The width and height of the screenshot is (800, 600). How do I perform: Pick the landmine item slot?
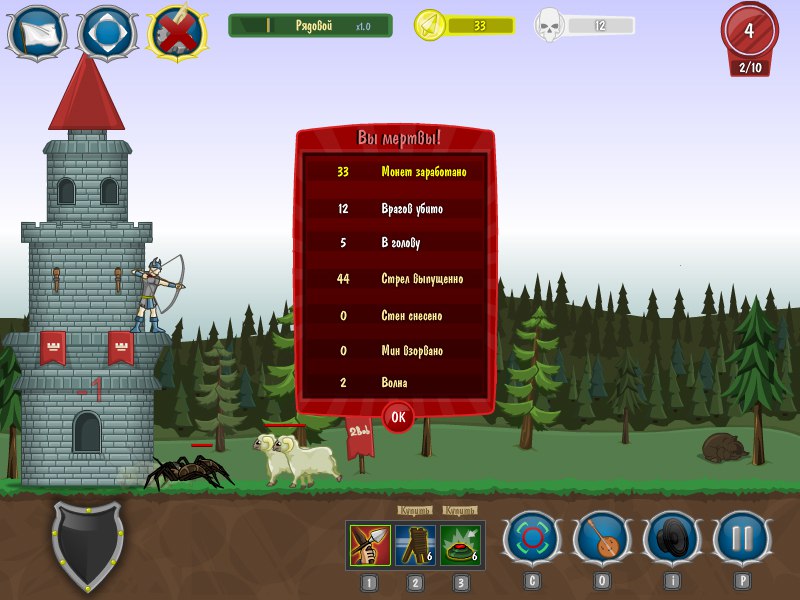click(x=460, y=544)
